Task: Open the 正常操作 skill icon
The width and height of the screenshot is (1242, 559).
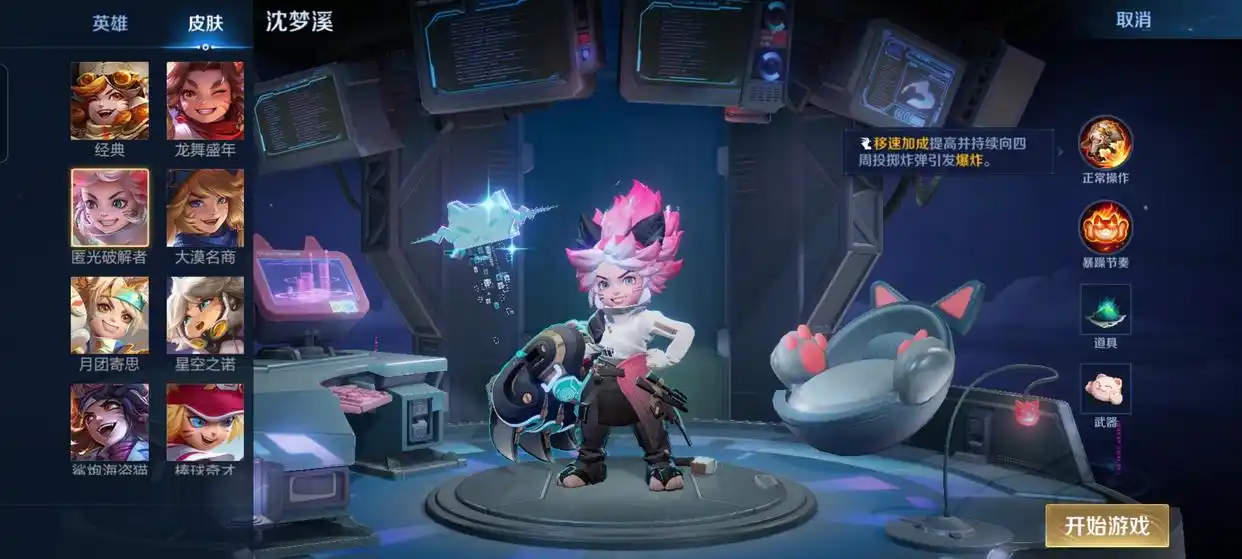Action: [x=1105, y=144]
